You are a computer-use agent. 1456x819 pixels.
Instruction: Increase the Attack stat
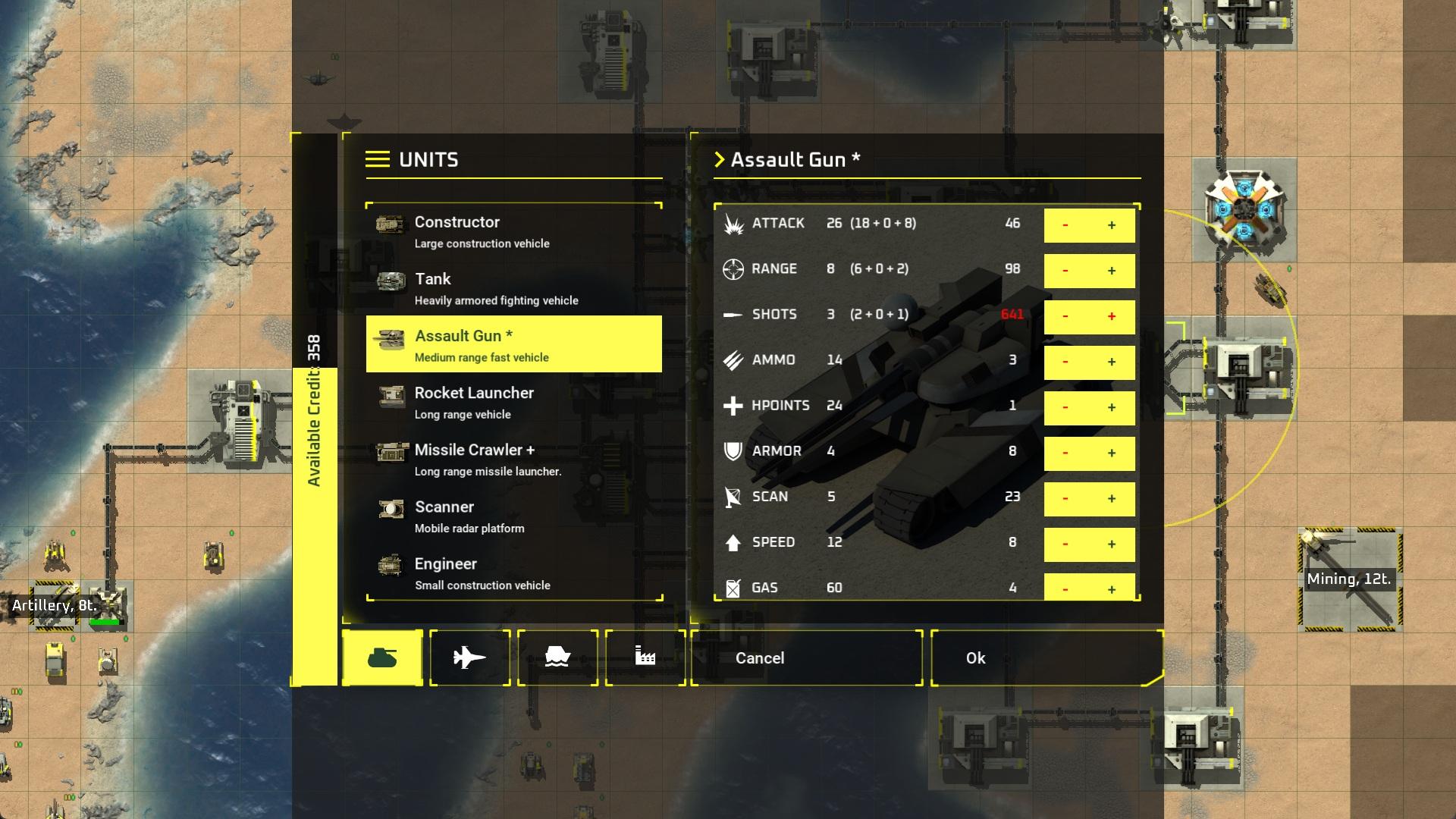click(1112, 225)
